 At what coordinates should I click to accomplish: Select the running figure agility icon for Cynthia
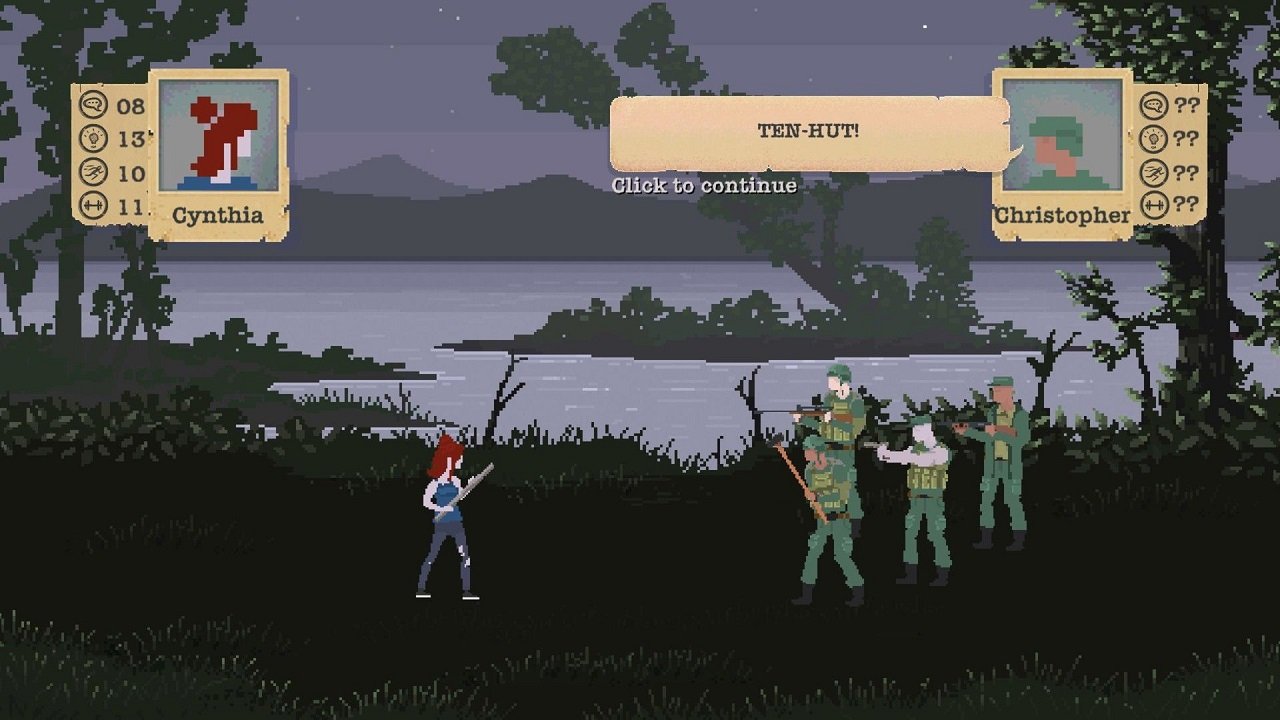coord(93,170)
